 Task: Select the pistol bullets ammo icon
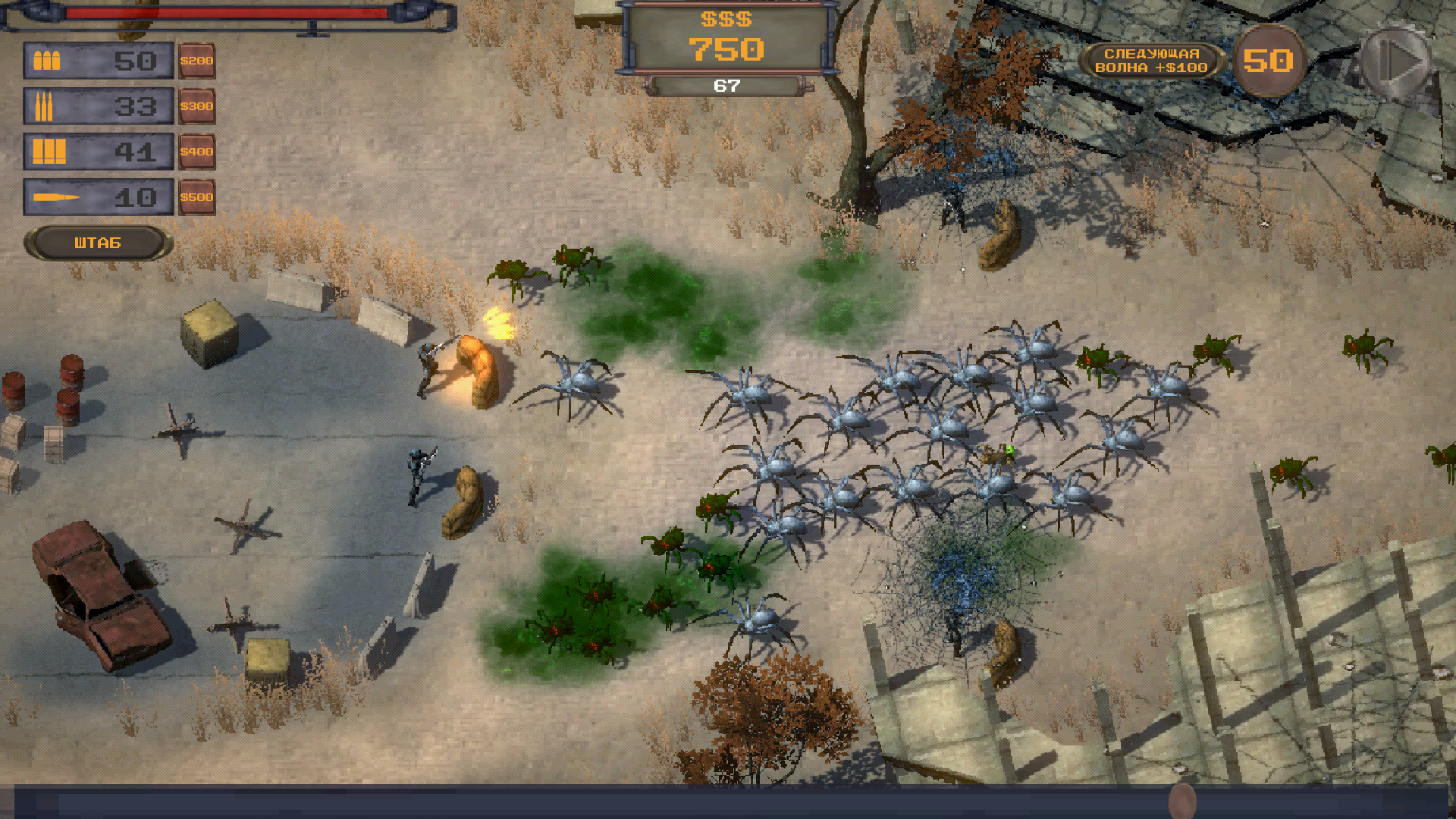[x=47, y=61]
